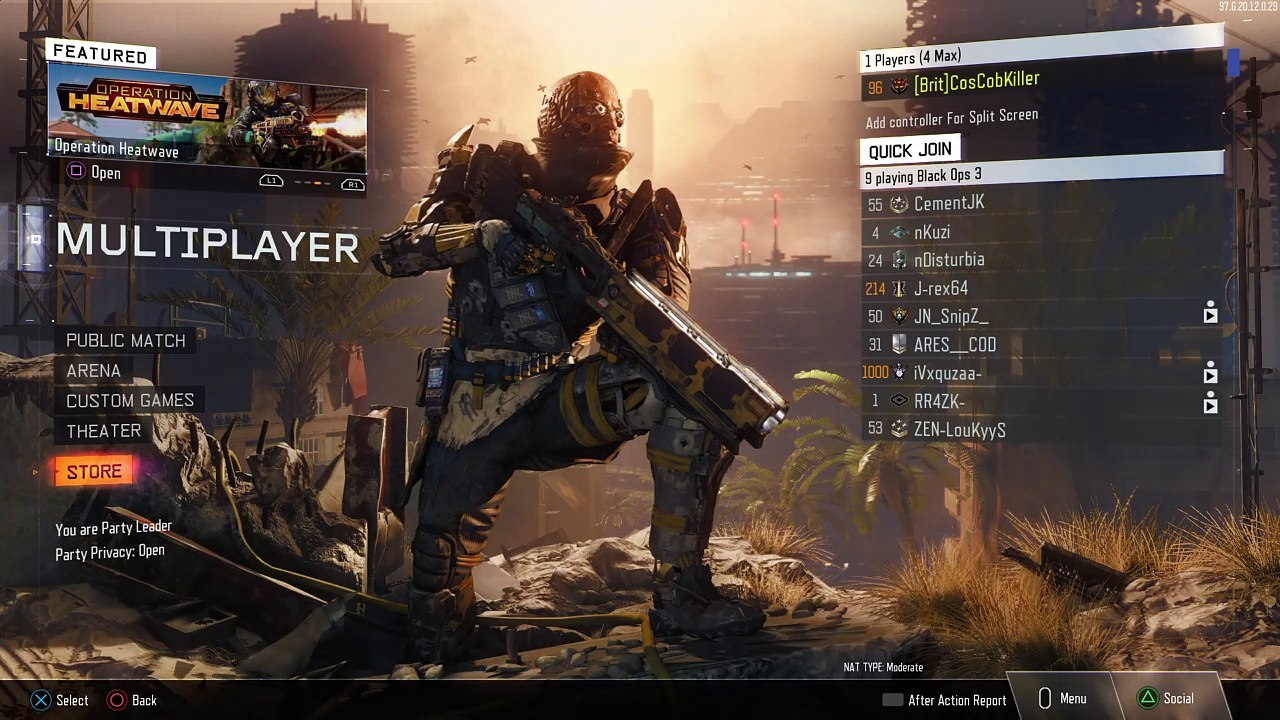This screenshot has height=720, width=1280.
Task: Select your player row [Brit]CosCobKiller
Action: coord(975,83)
